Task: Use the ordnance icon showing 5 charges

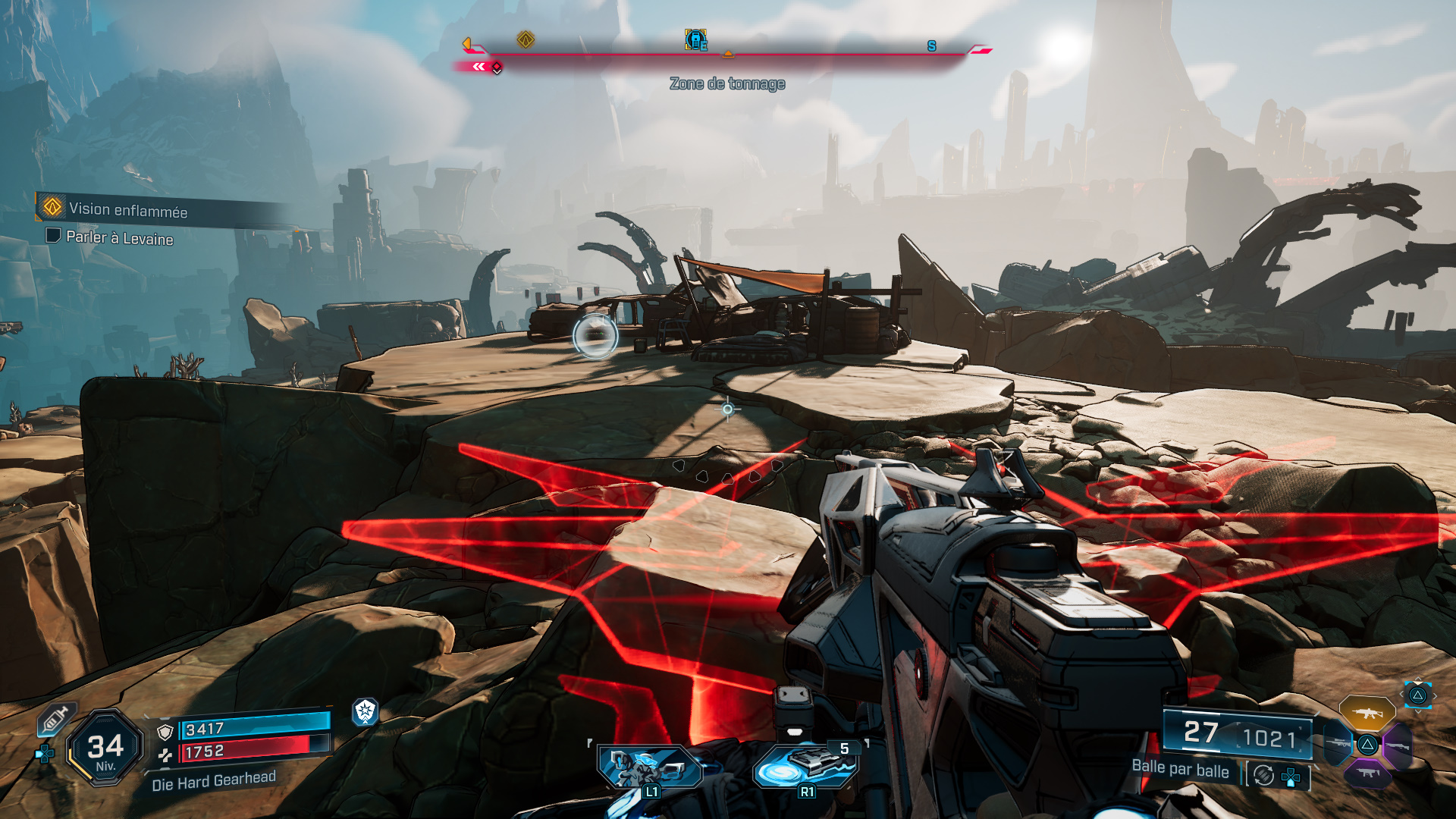Action: tap(805, 766)
